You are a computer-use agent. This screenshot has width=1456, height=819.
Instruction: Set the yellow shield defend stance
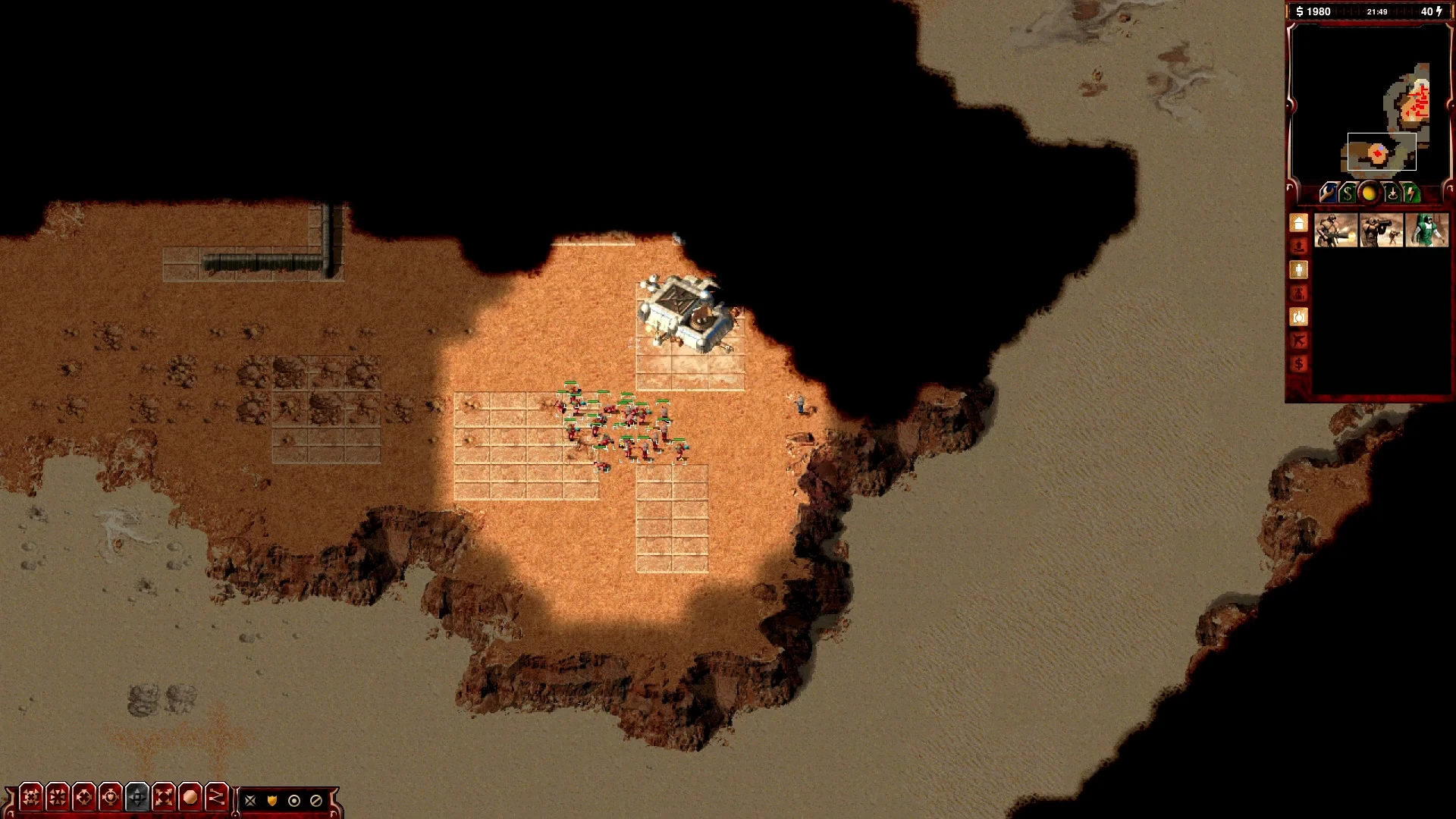click(272, 801)
